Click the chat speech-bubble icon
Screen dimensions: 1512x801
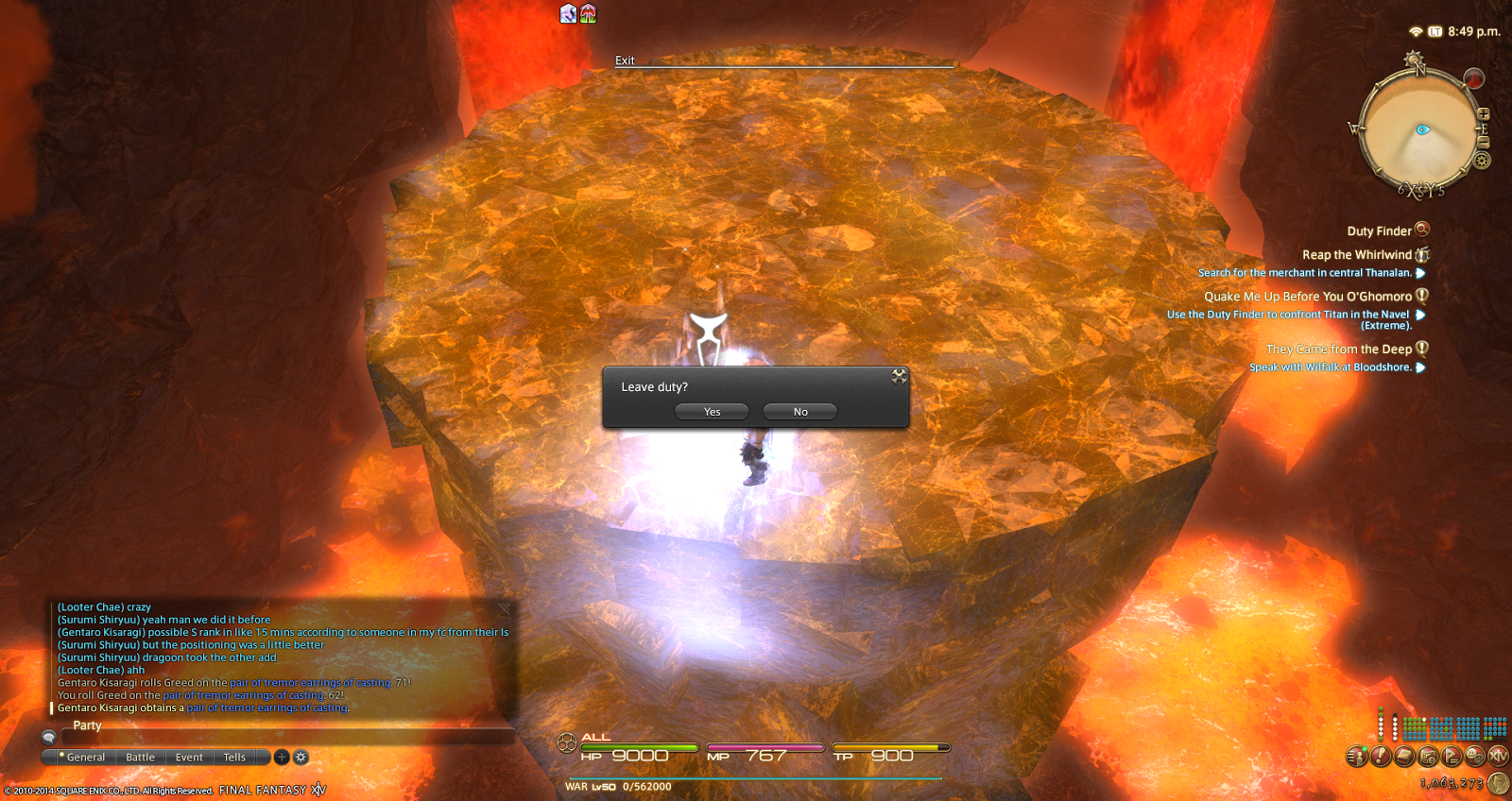pyautogui.click(x=47, y=737)
